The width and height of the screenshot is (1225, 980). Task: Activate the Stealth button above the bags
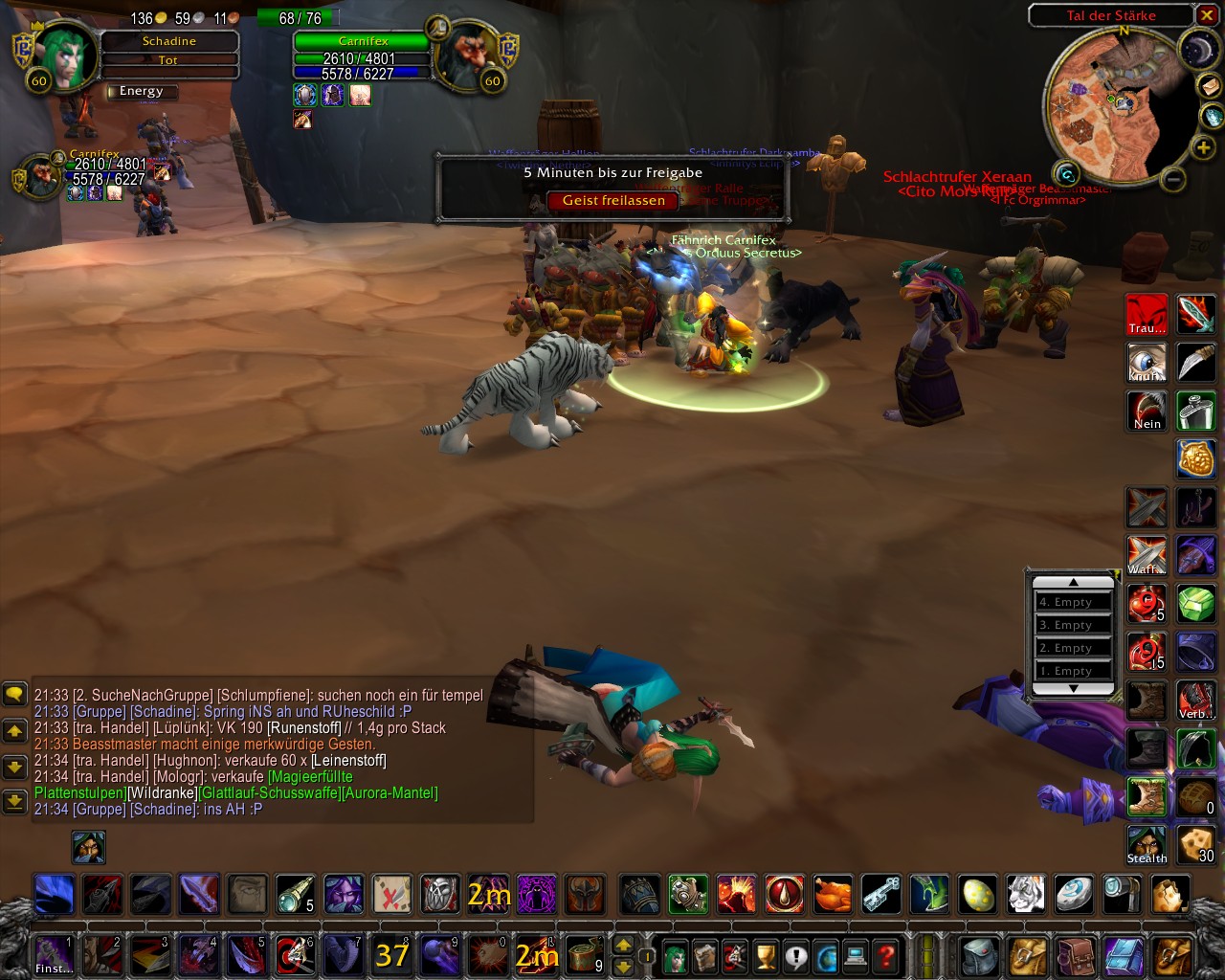(1147, 846)
